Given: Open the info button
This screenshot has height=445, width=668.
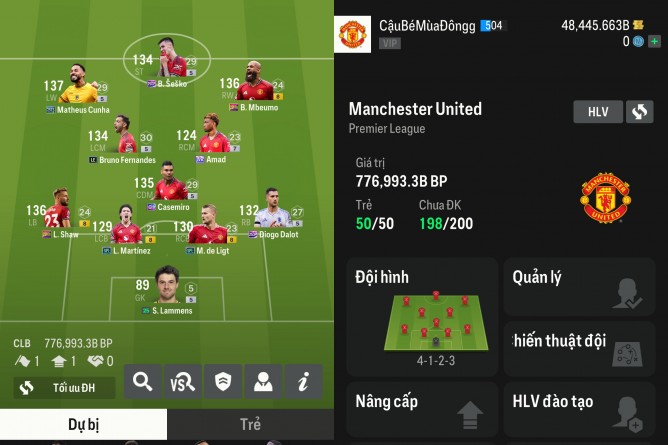Looking at the screenshot, I should tap(303, 381).
